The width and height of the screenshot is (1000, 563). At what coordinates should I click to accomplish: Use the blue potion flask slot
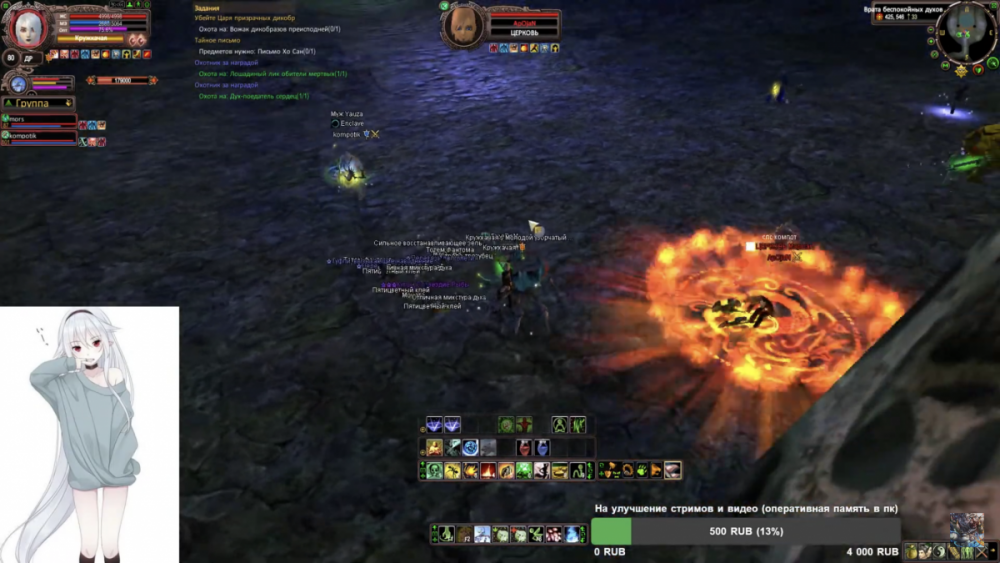click(x=541, y=448)
